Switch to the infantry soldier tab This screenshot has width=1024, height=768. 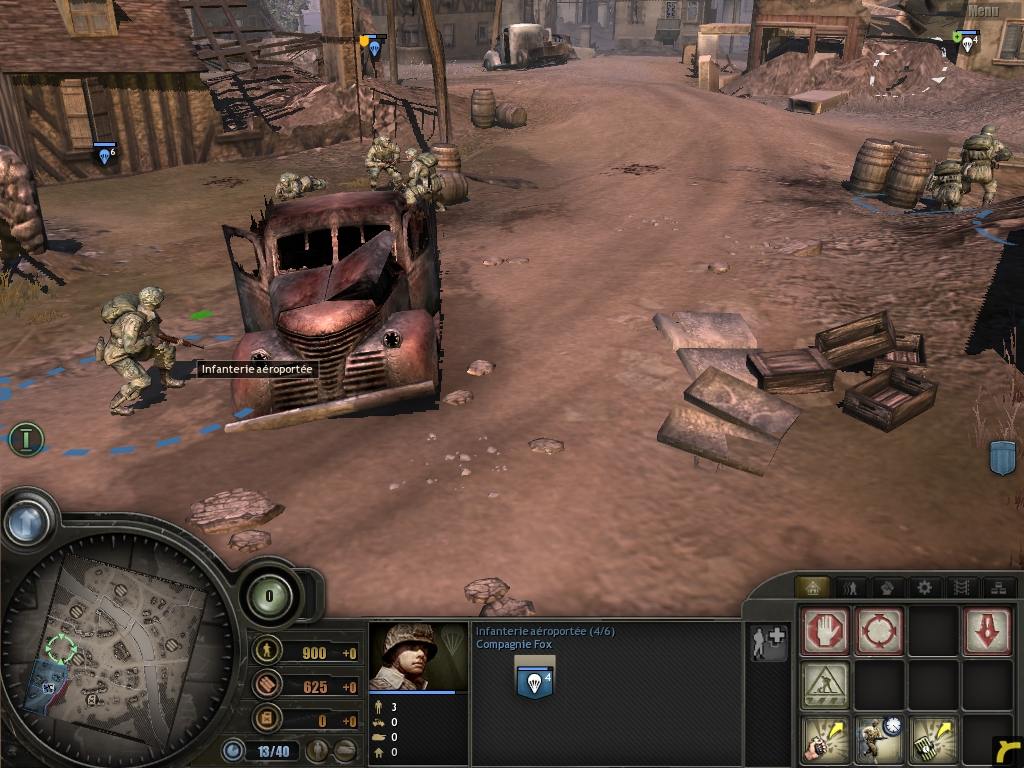point(851,587)
